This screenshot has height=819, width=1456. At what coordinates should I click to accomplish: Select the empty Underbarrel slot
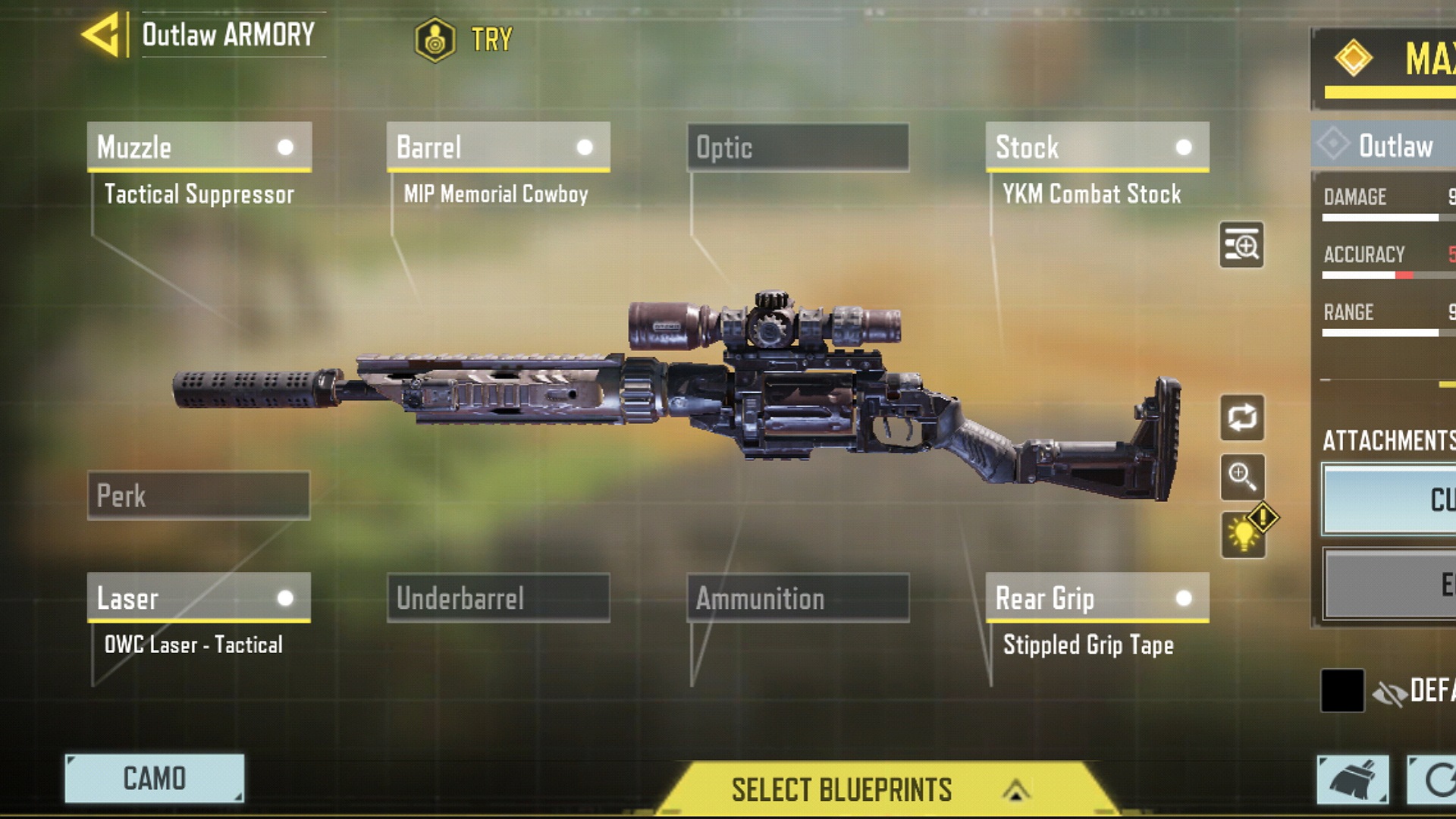[497, 598]
